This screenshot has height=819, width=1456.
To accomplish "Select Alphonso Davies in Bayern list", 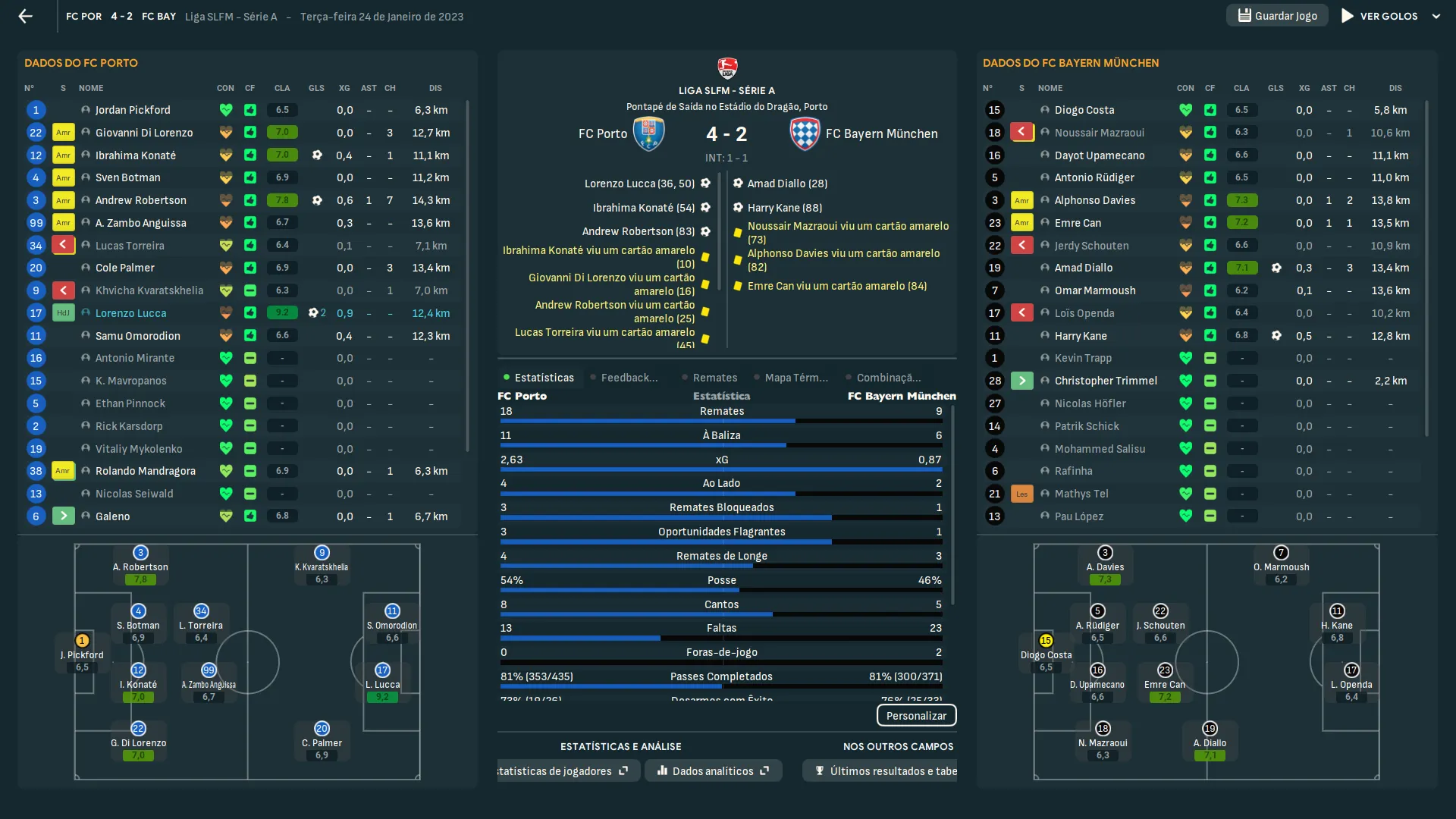I will pyautogui.click(x=1094, y=200).
